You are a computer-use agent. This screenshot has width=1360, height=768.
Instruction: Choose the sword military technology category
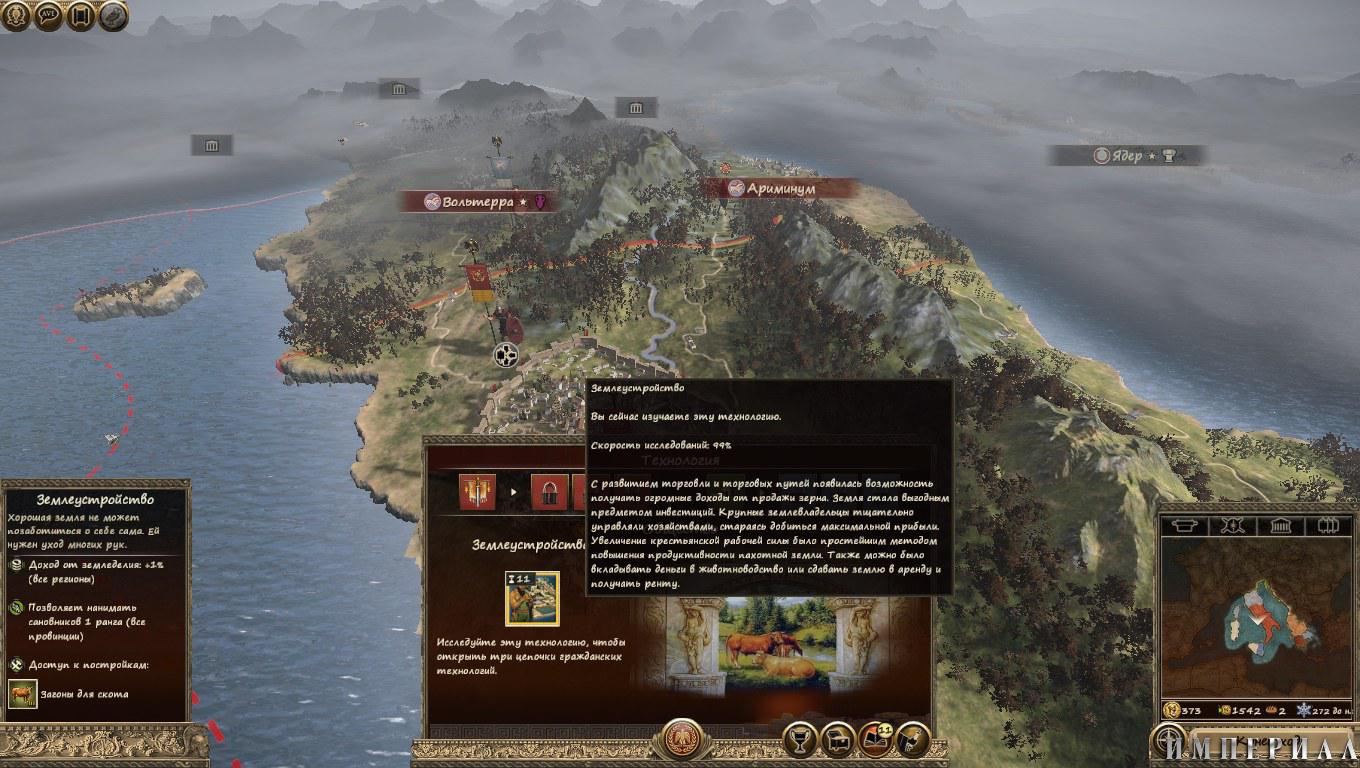477,491
